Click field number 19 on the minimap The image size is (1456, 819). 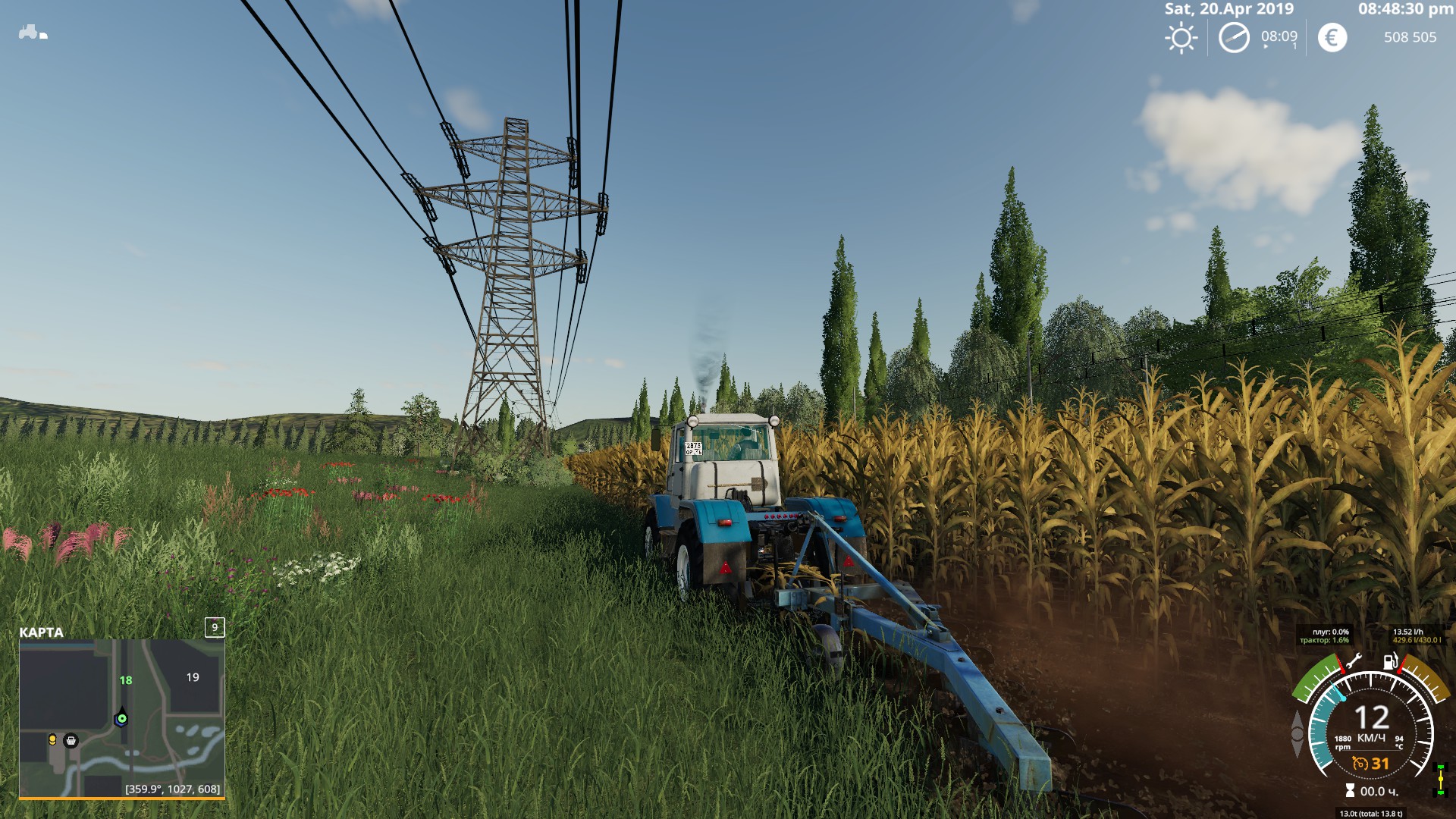point(193,677)
